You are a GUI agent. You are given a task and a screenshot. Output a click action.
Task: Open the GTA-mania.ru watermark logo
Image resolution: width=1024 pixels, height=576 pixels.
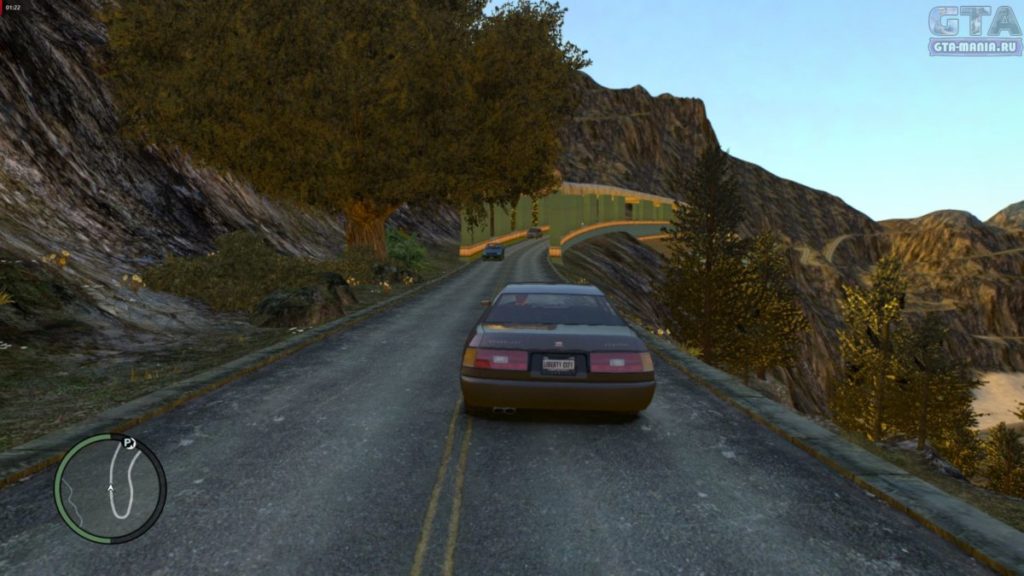(973, 30)
